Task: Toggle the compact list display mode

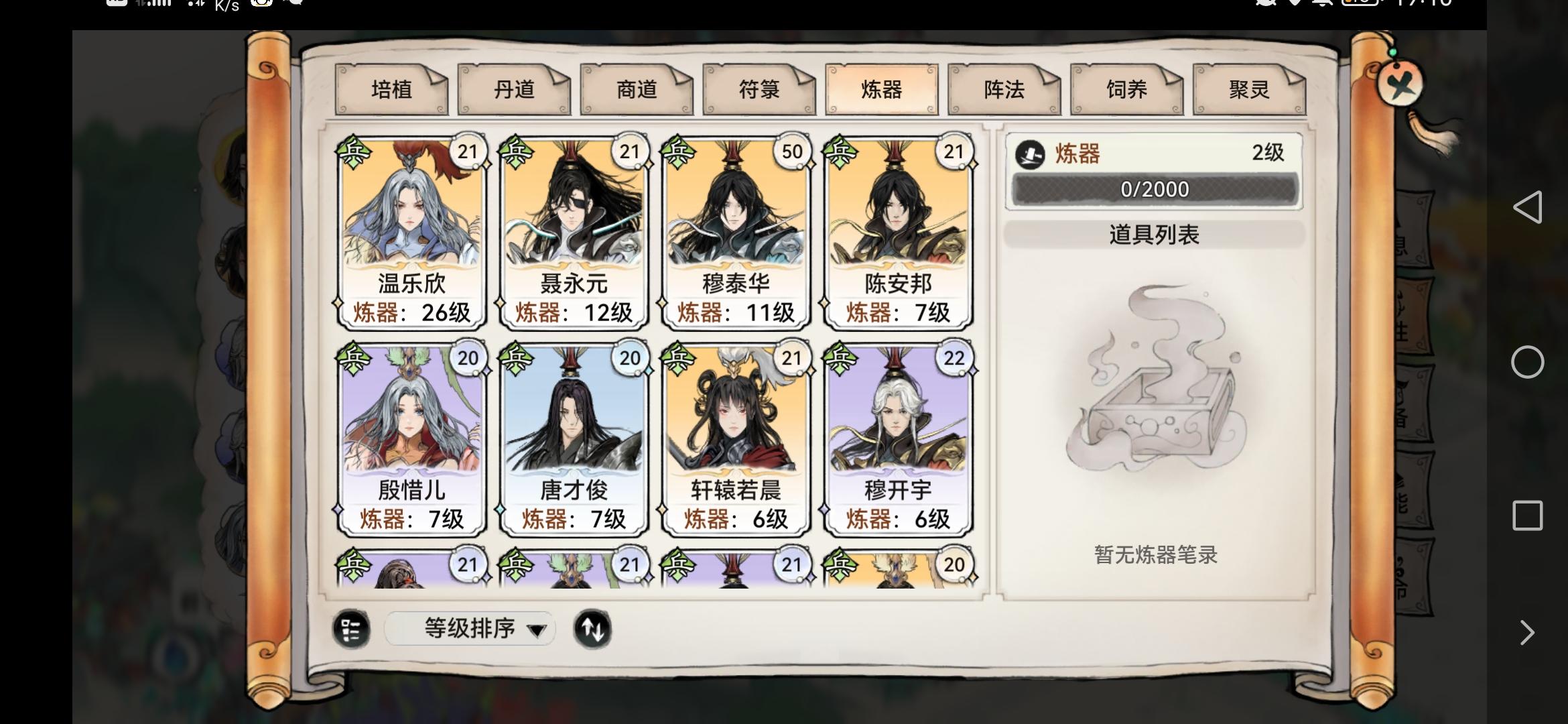Action: tap(351, 629)
